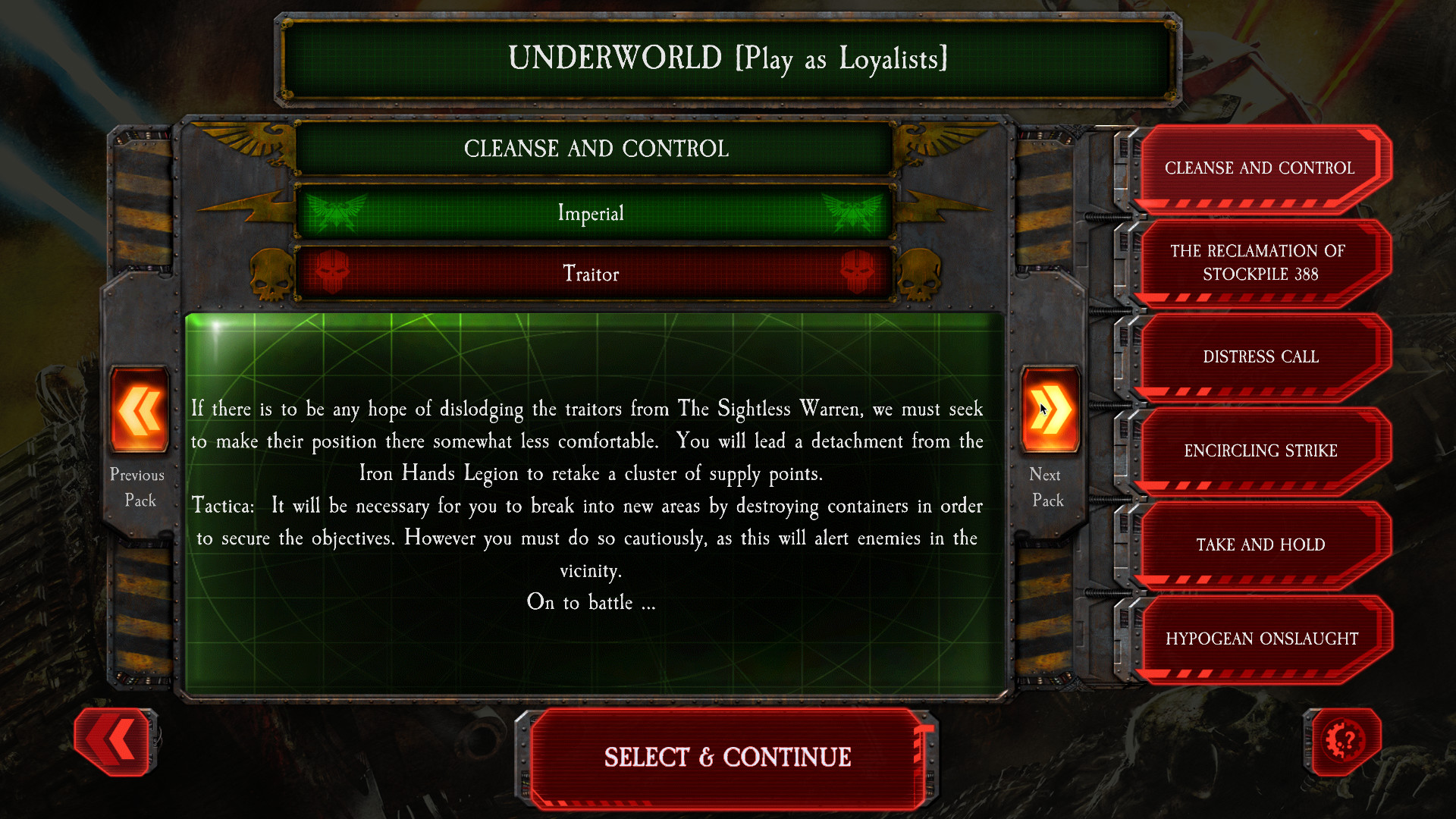Open The Reclamation of Stockpile 388 entry
The width and height of the screenshot is (1456, 819).
[x=1260, y=262]
